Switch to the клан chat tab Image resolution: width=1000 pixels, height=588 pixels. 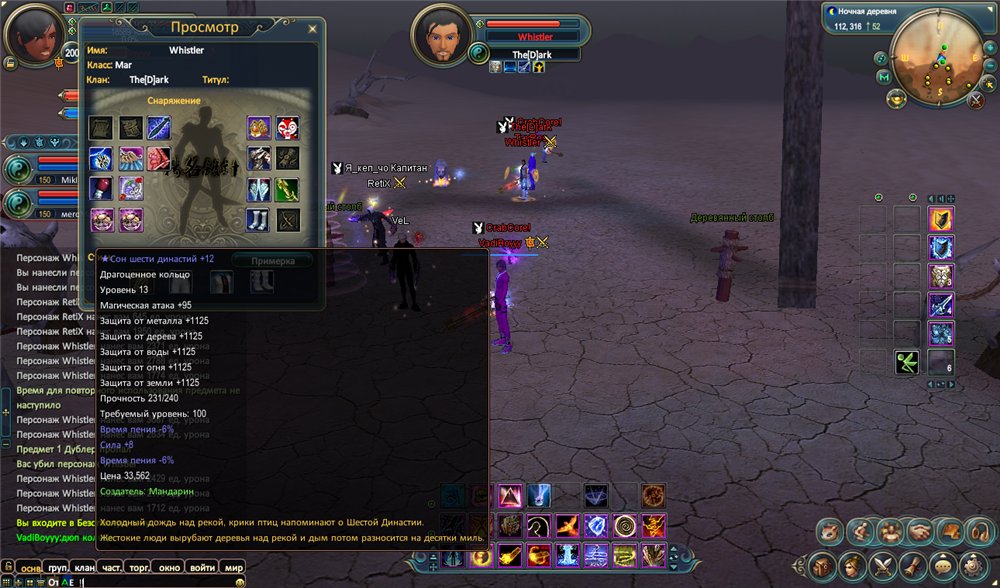(x=85, y=568)
